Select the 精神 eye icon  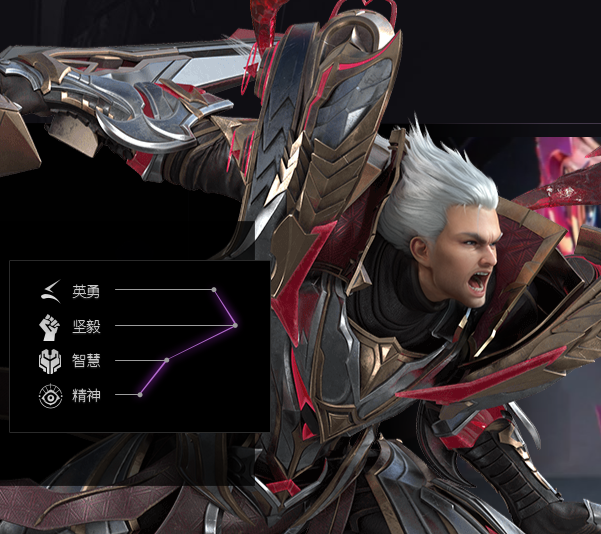[49, 395]
